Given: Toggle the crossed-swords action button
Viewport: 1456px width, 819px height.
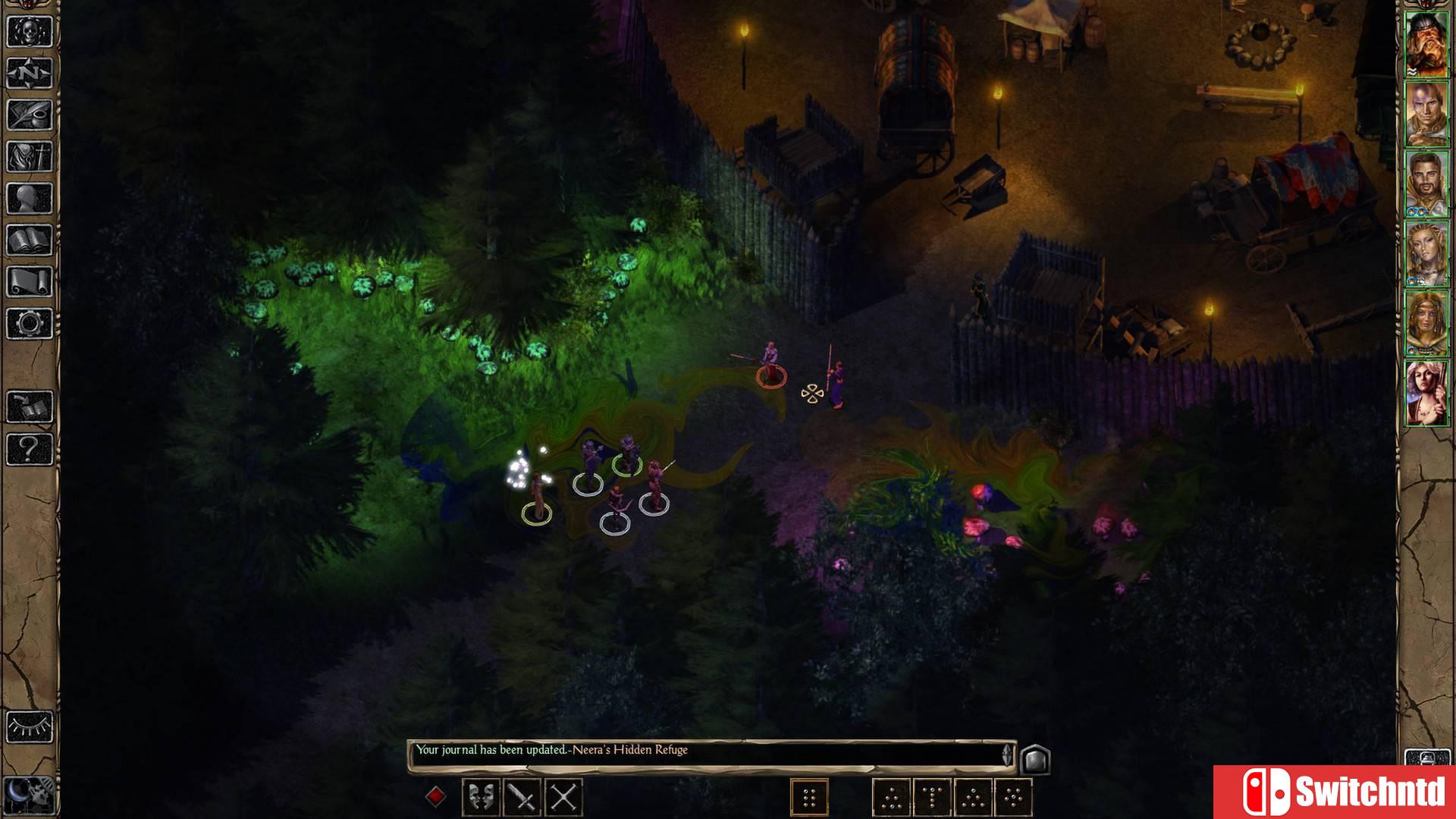Looking at the screenshot, I should click(563, 796).
